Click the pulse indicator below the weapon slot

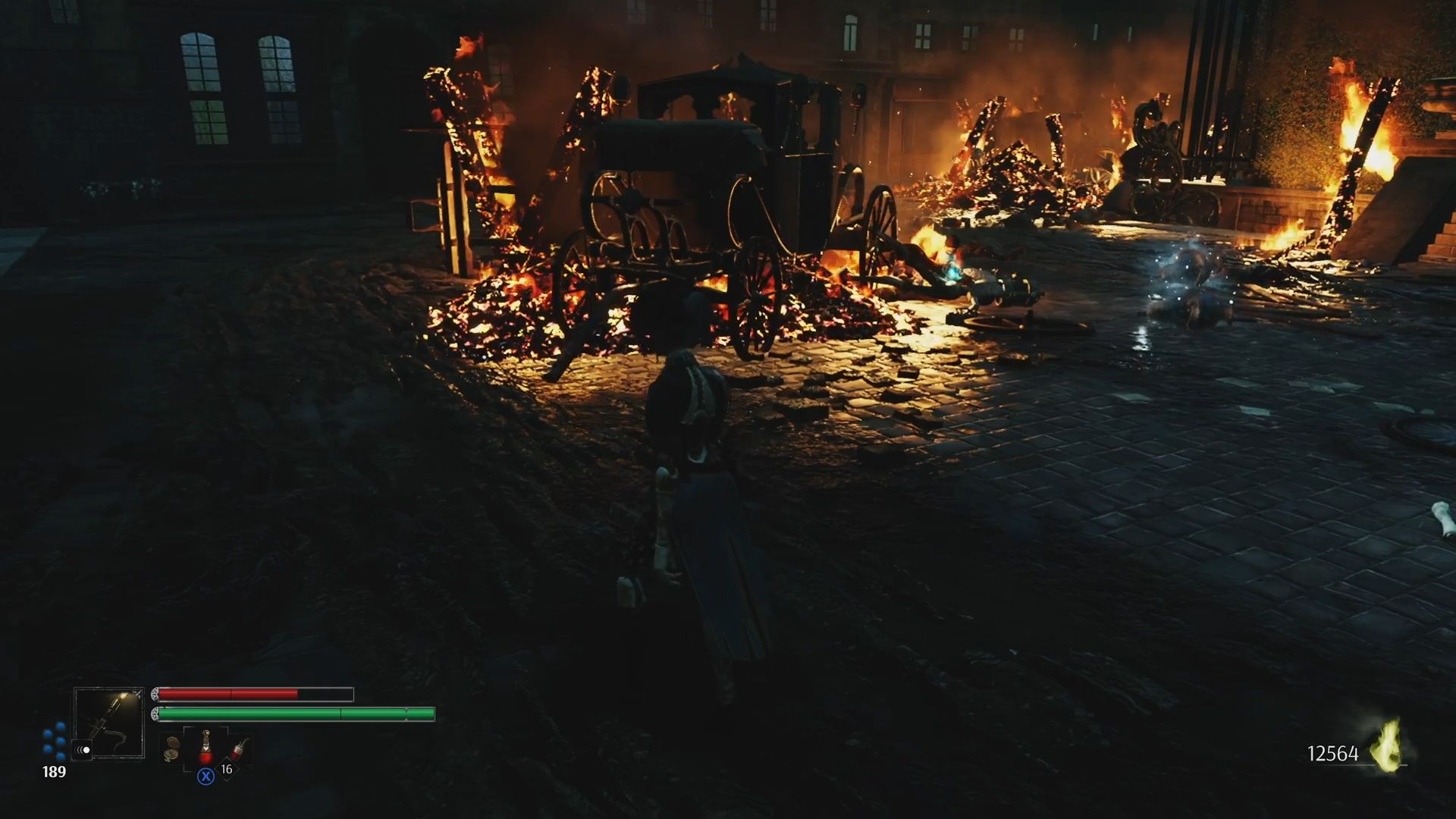(x=82, y=749)
